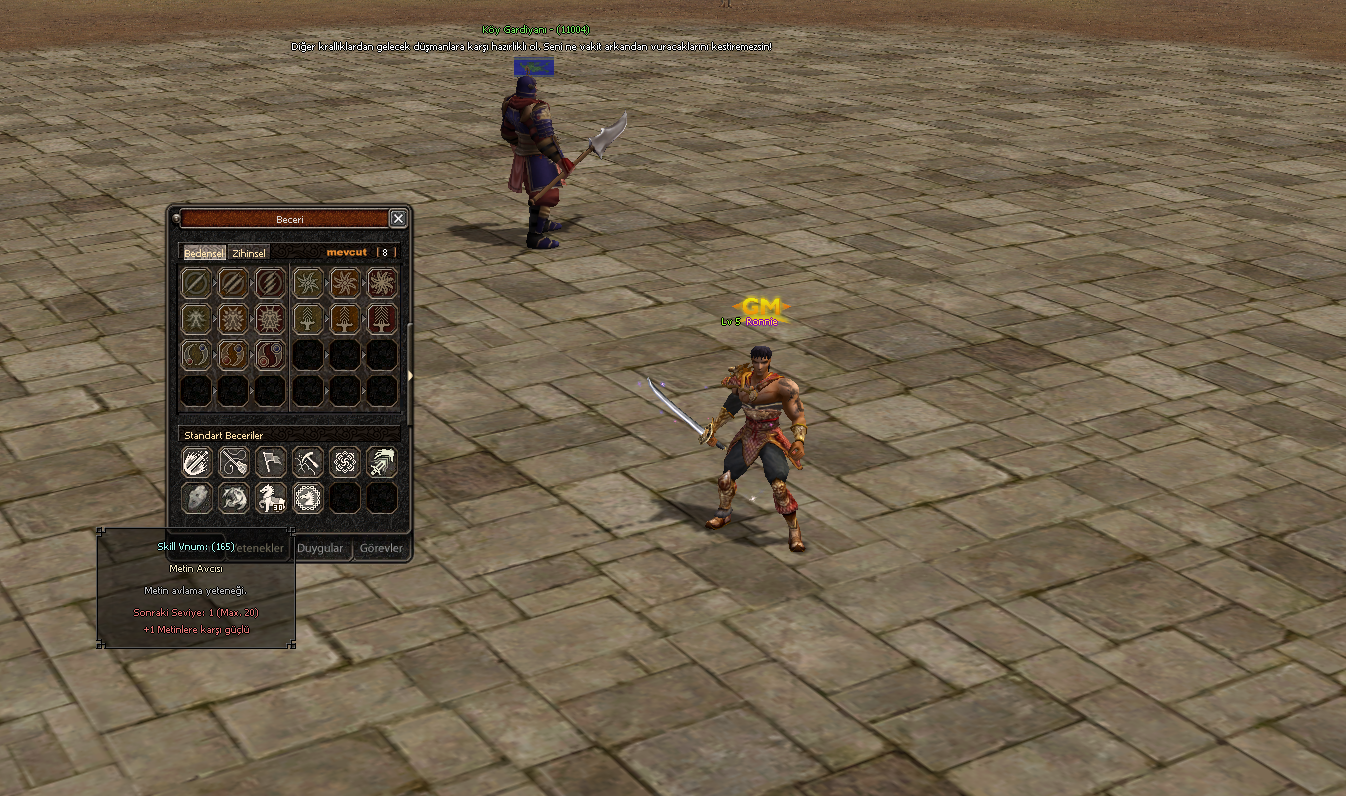Click the celtic knot standard skill icon
1346x796 pixels.
click(x=344, y=461)
